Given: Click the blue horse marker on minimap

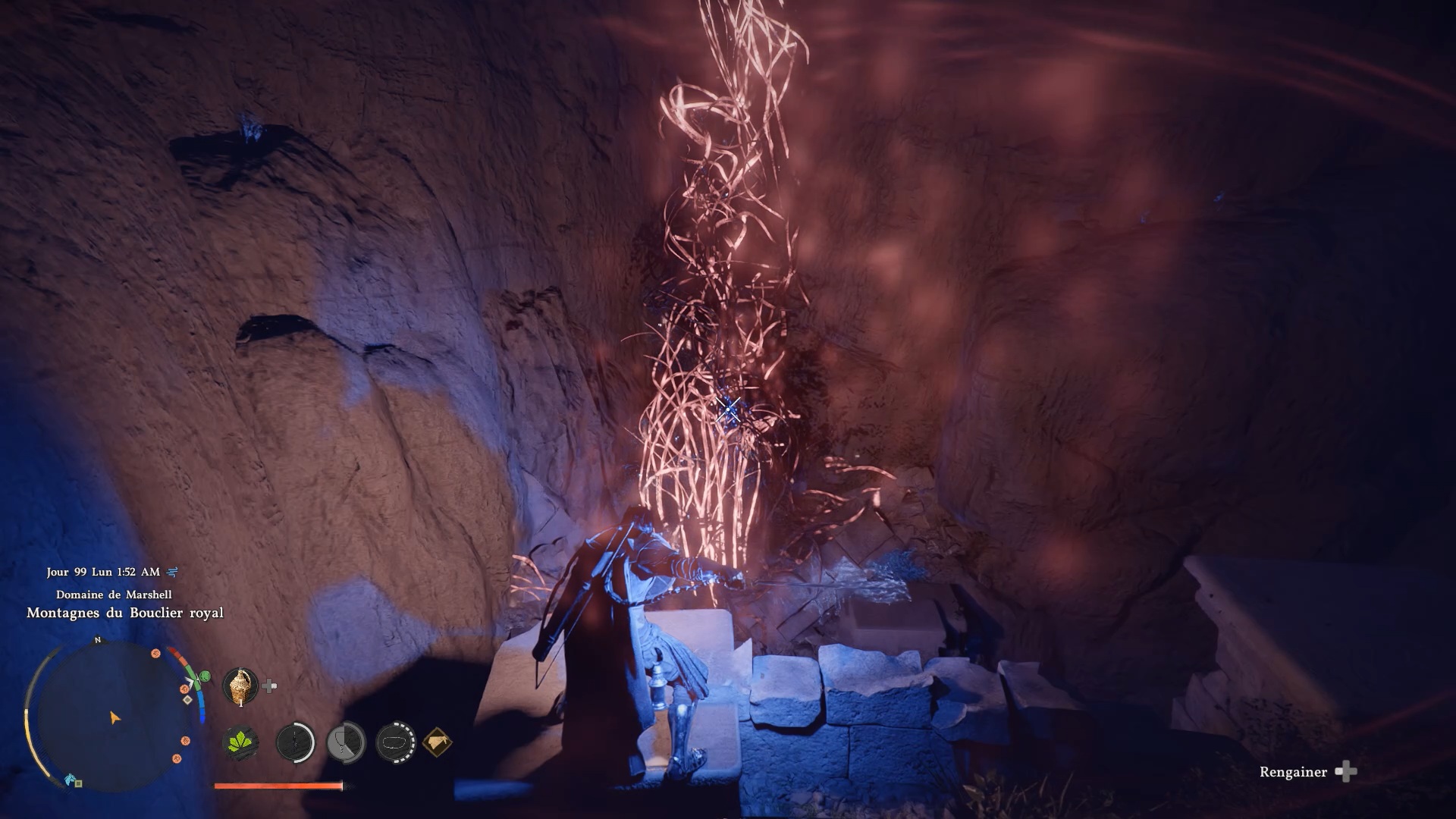Looking at the screenshot, I should 71,779.
